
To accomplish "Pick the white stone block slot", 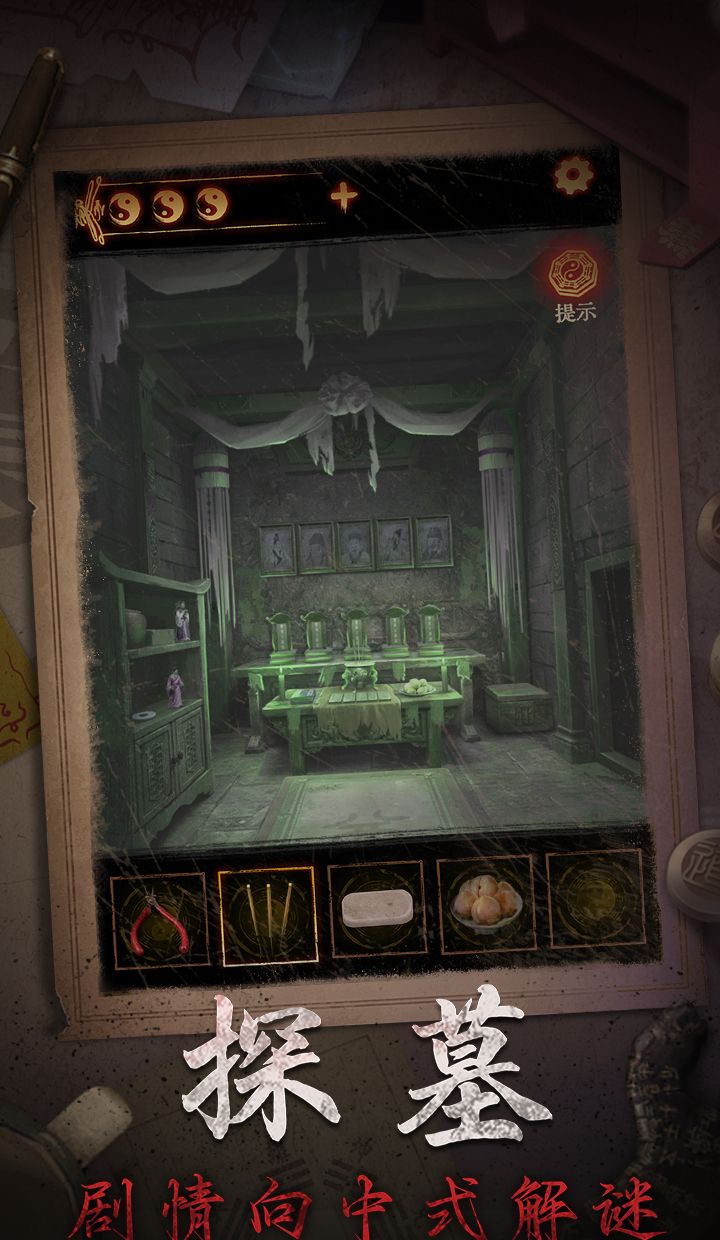I will click(377, 910).
